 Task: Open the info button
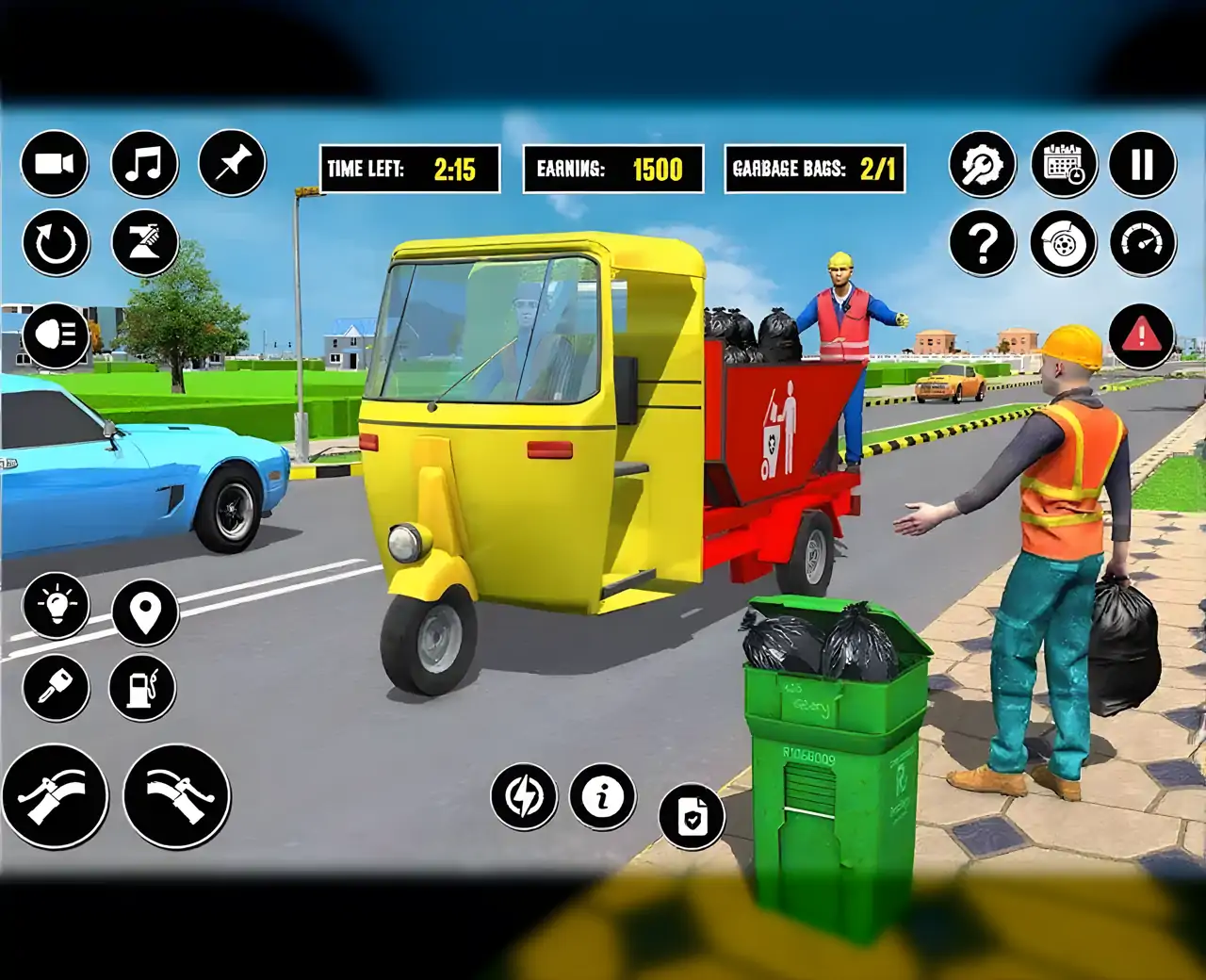point(603,797)
